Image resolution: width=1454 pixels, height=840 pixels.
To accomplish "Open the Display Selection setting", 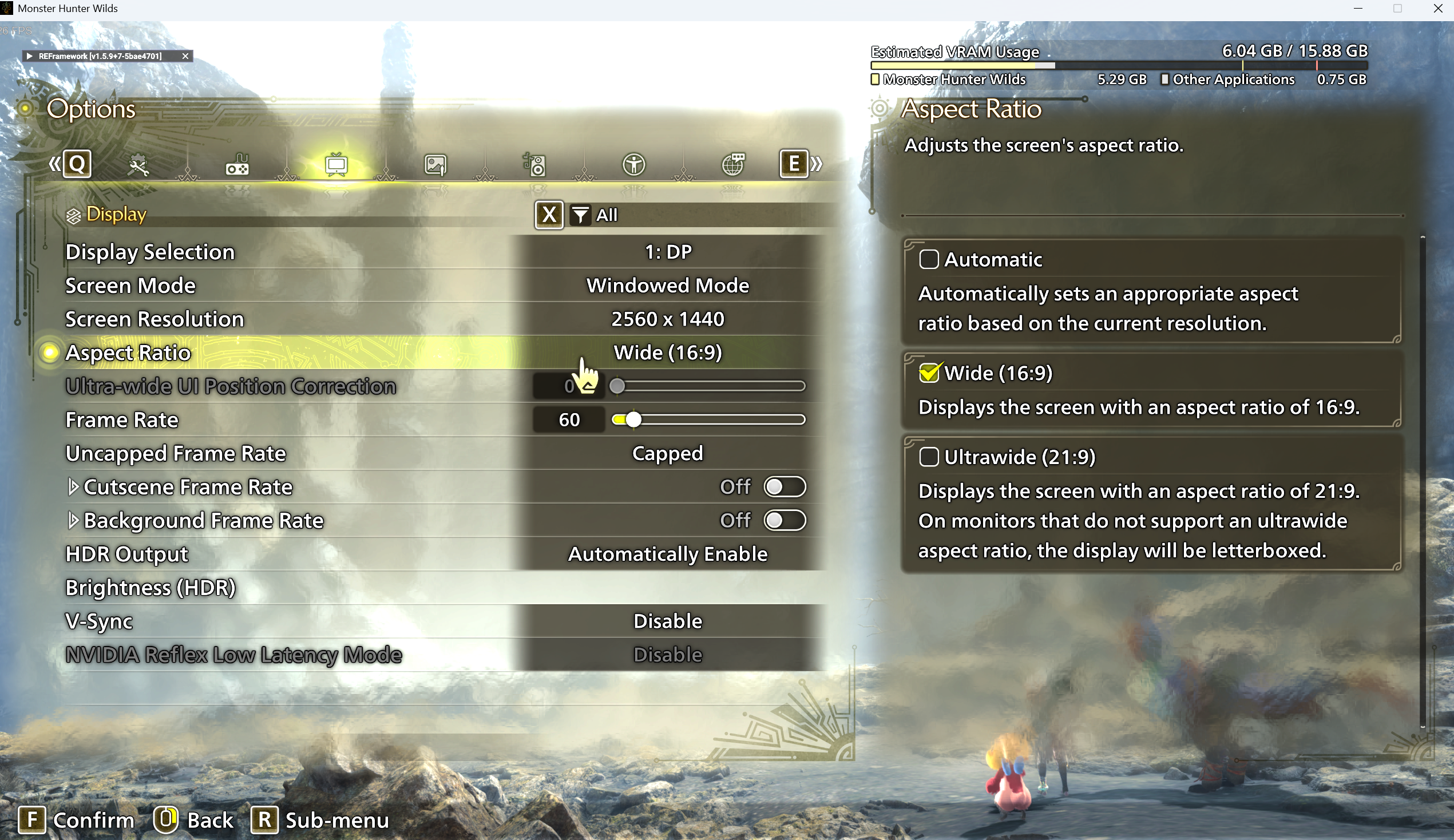I will [667, 252].
